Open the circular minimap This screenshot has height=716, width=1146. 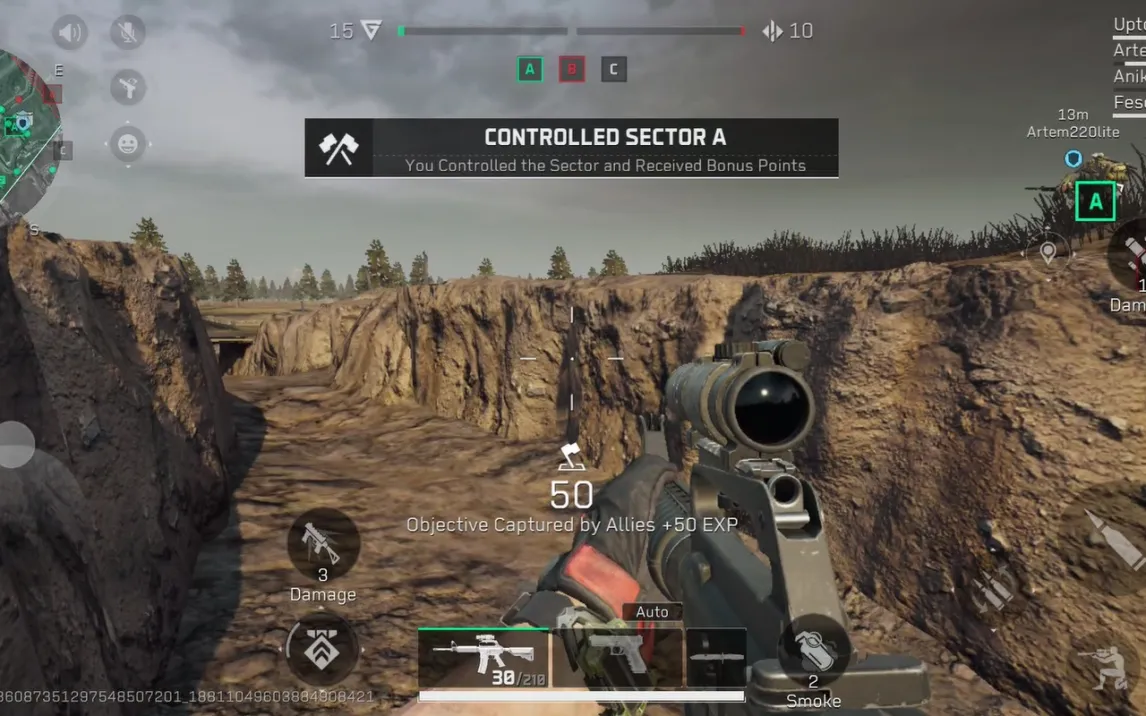tap(22, 135)
